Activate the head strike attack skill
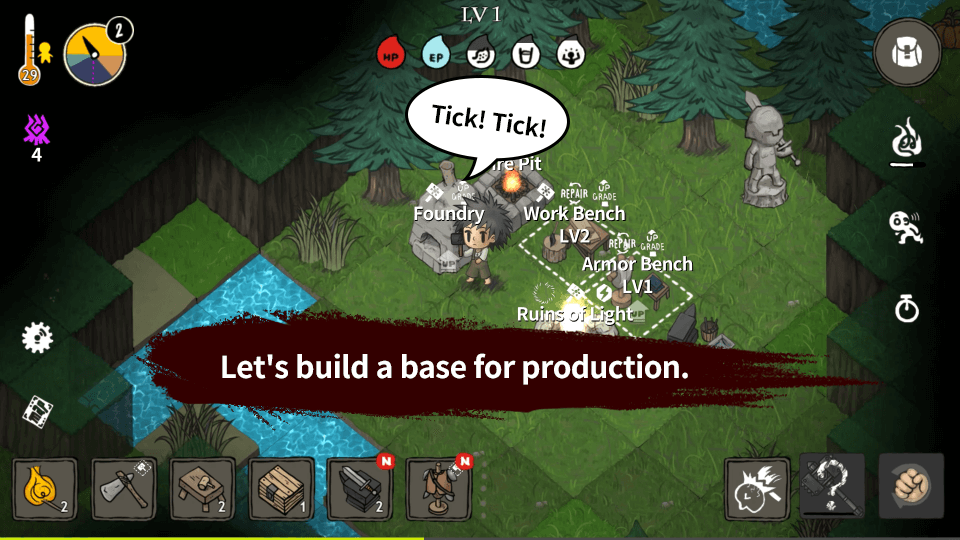 coord(757,487)
